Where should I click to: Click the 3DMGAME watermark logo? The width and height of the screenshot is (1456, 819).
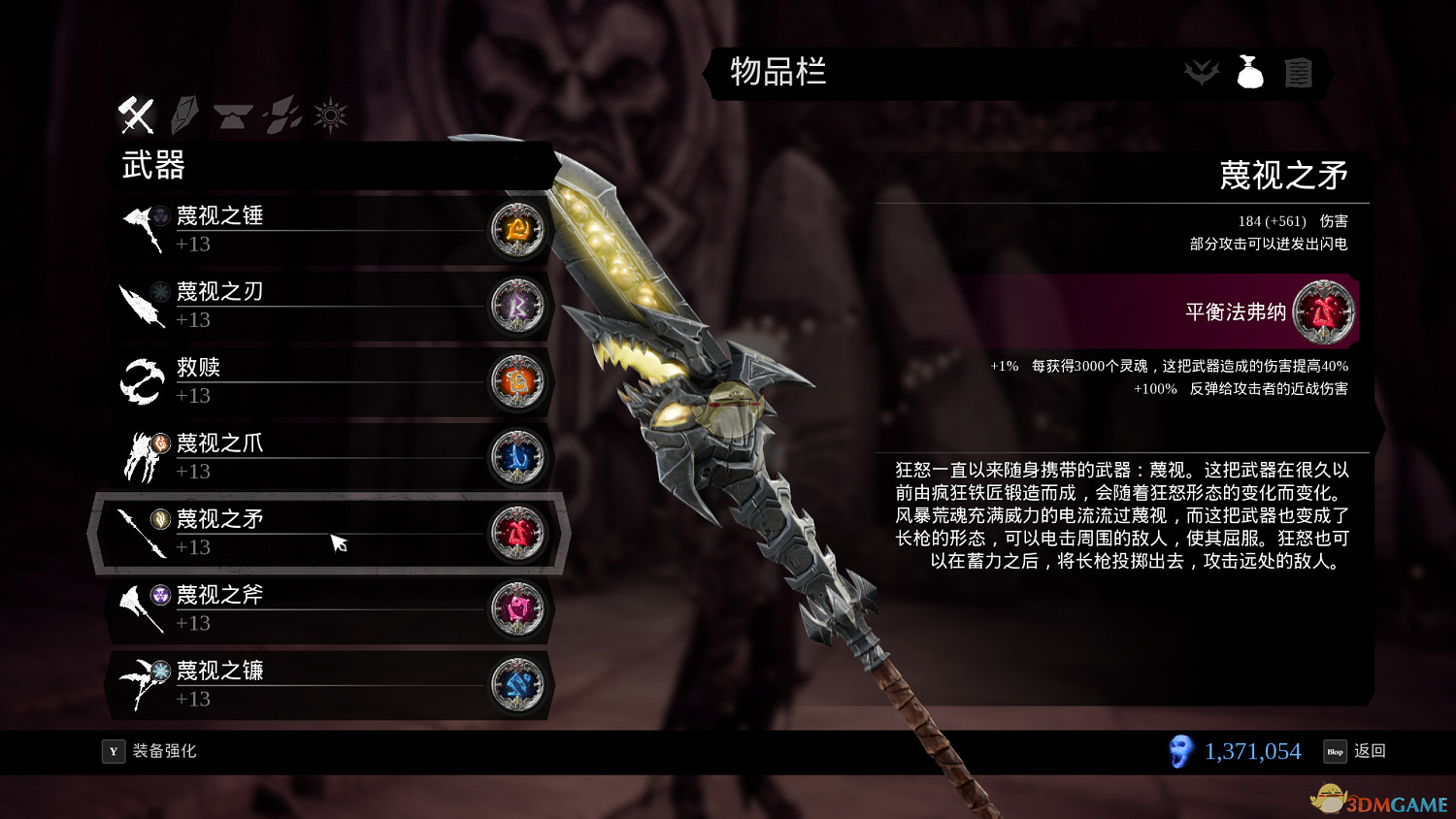(1378, 798)
